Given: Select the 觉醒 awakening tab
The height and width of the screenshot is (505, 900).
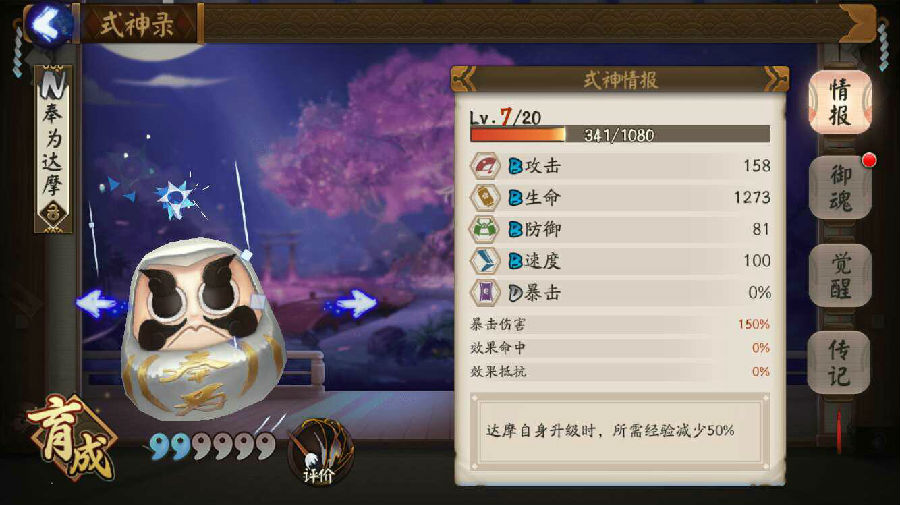Looking at the screenshot, I should coord(840,275).
